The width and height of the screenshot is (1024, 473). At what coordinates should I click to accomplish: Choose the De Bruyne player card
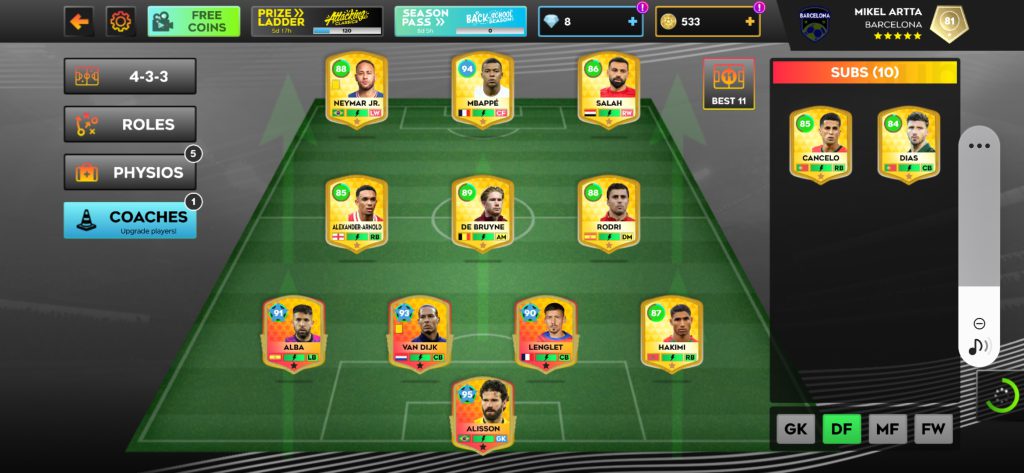(x=482, y=213)
